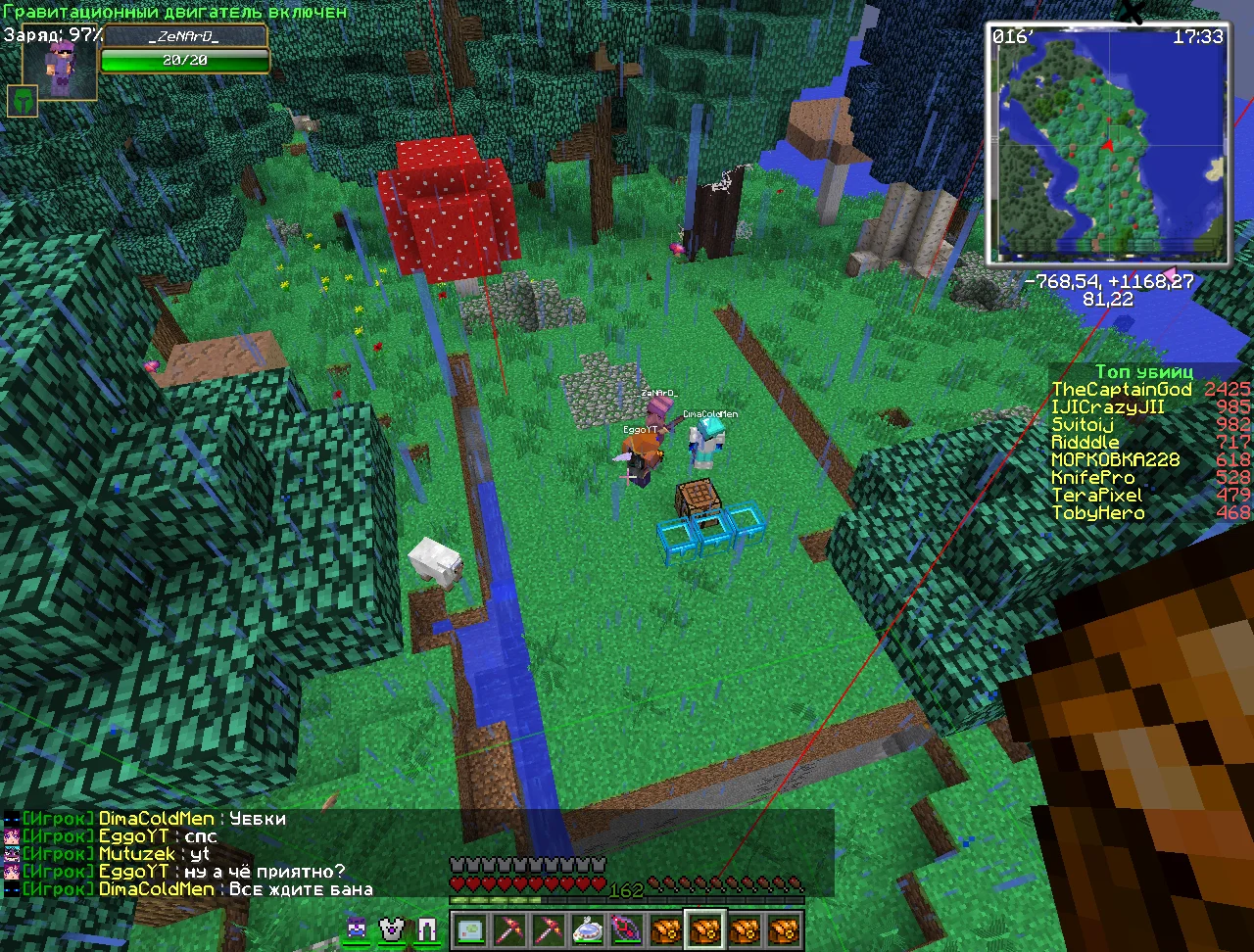1254x952 pixels.
Task: Pick the purple bow hotbar slot
Action: tap(626, 929)
